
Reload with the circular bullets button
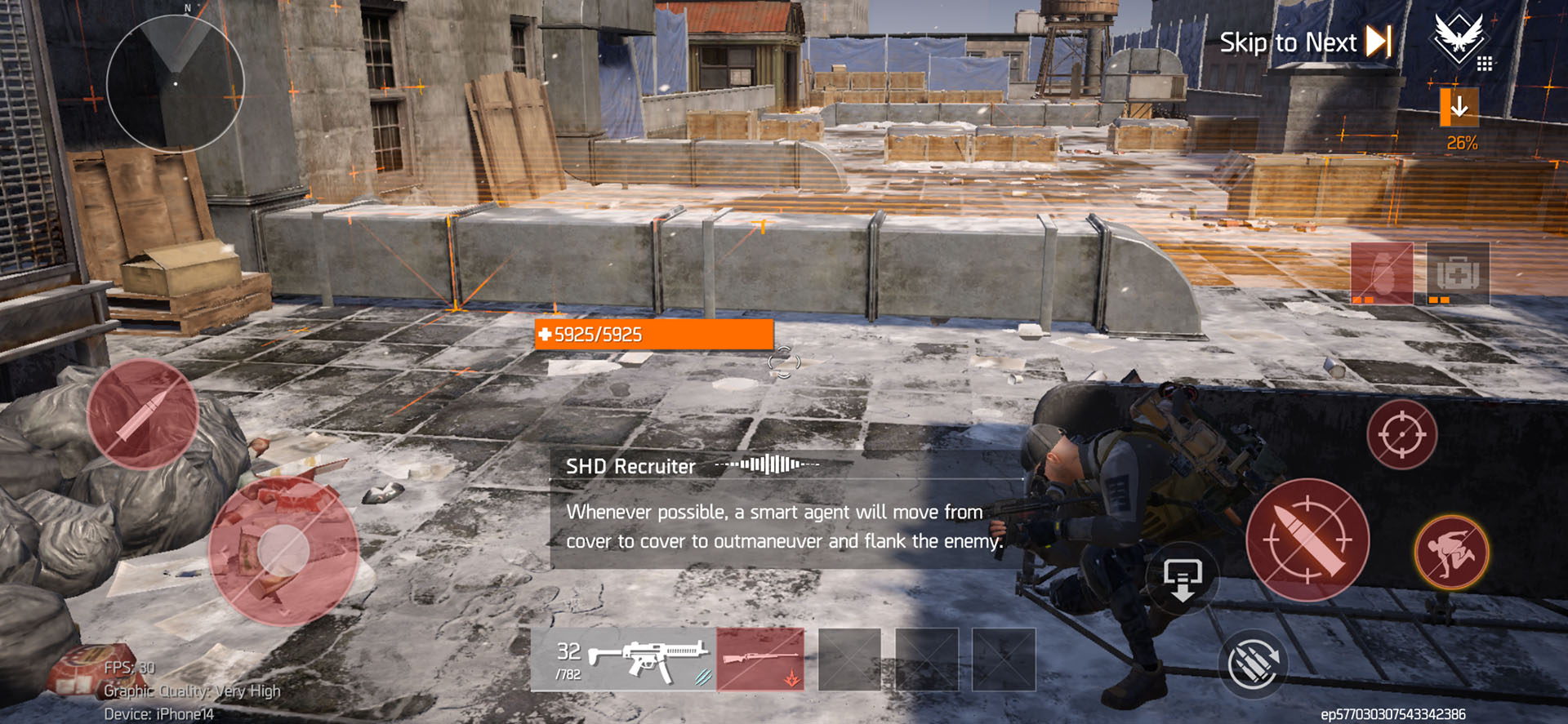point(1253,664)
